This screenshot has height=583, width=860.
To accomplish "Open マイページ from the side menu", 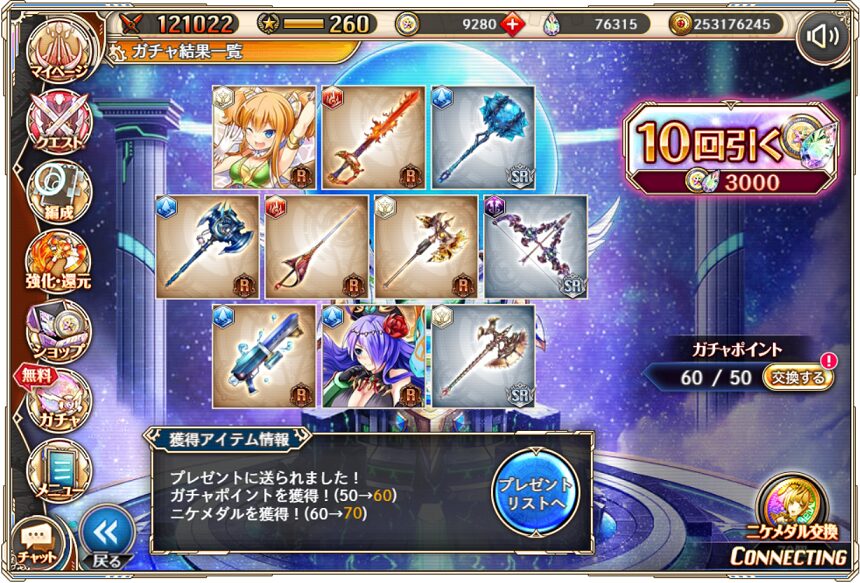I will 58,52.
